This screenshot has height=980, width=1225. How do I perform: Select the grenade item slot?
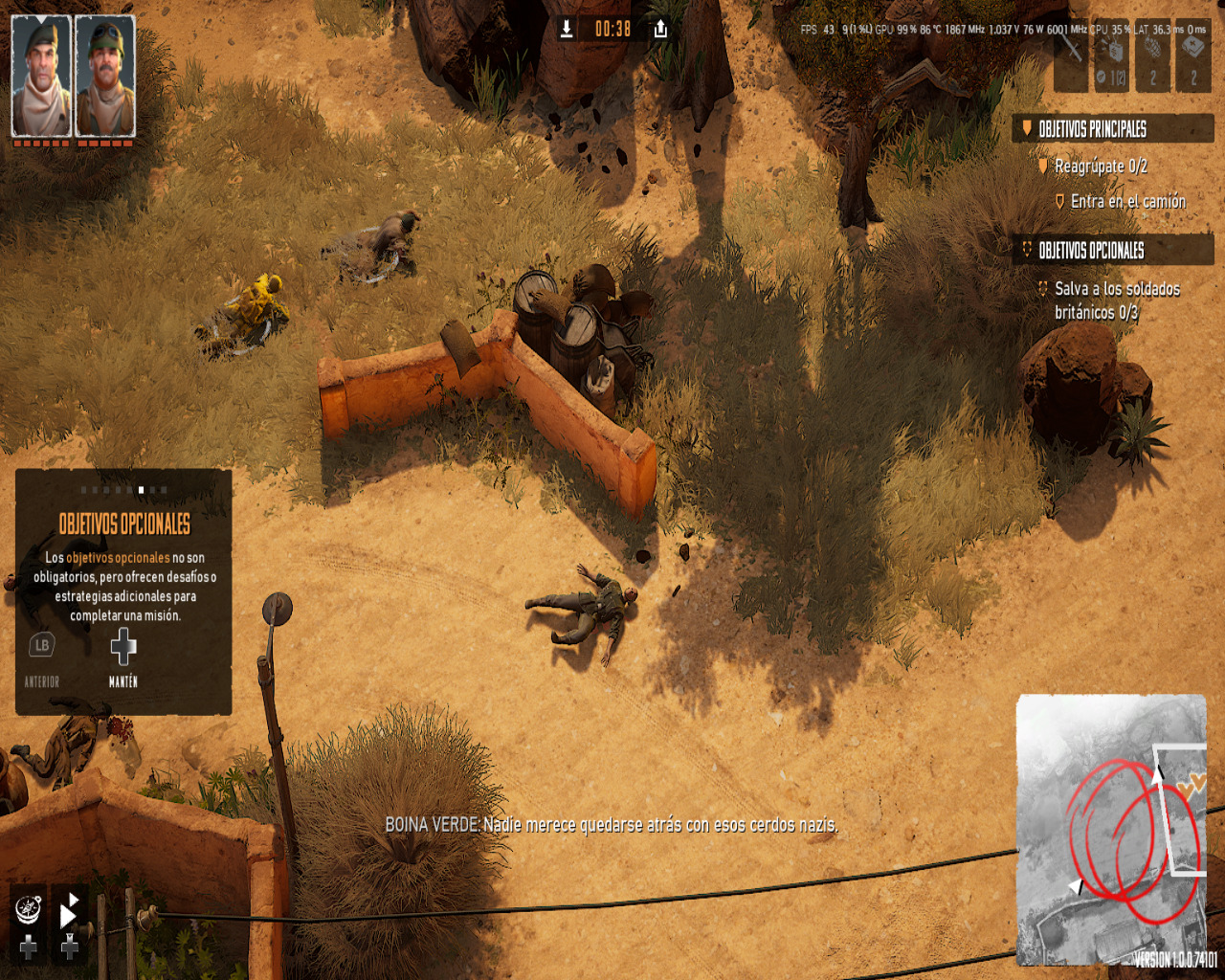click(1153, 59)
